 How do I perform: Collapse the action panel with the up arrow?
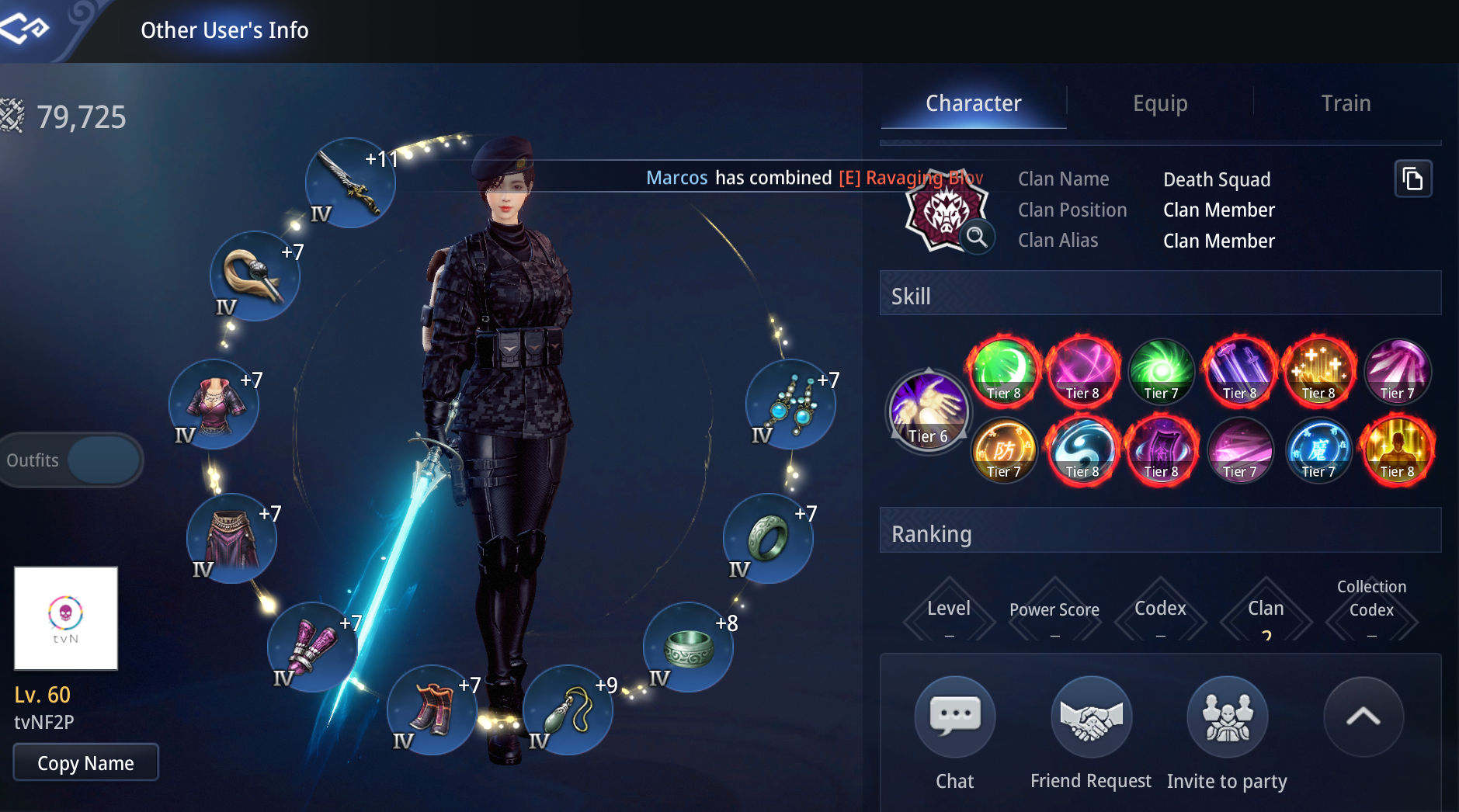click(x=1363, y=717)
